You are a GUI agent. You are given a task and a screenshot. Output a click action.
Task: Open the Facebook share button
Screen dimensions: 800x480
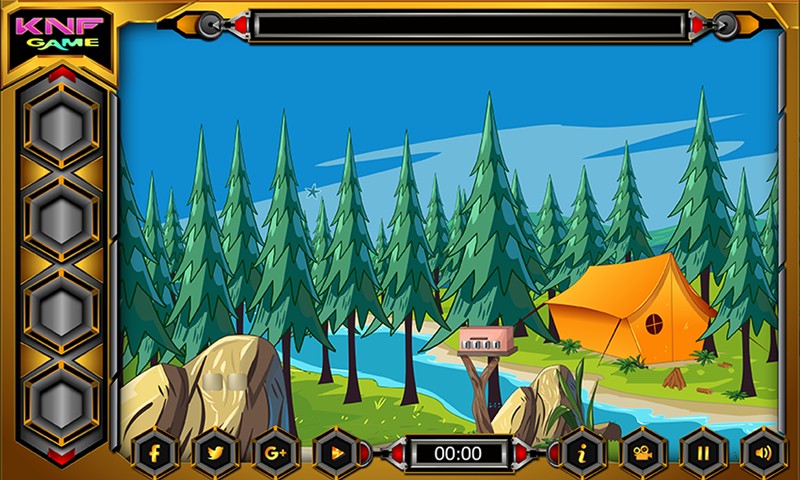tap(155, 453)
